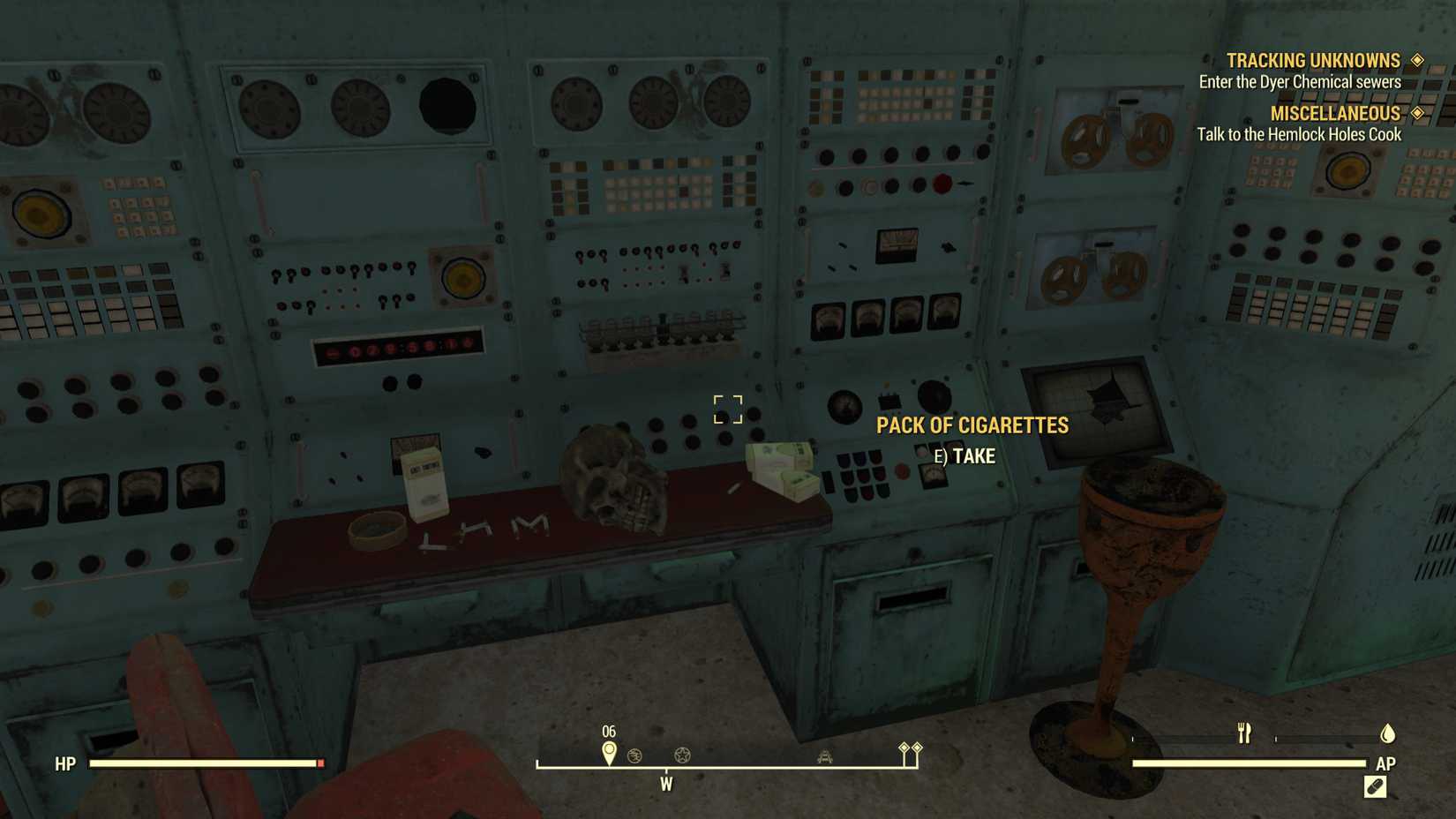The height and width of the screenshot is (819, 1456).
Task: Expand the Miscellaneous quest section
Action: pyautogui.click(x=1334, y=113)
